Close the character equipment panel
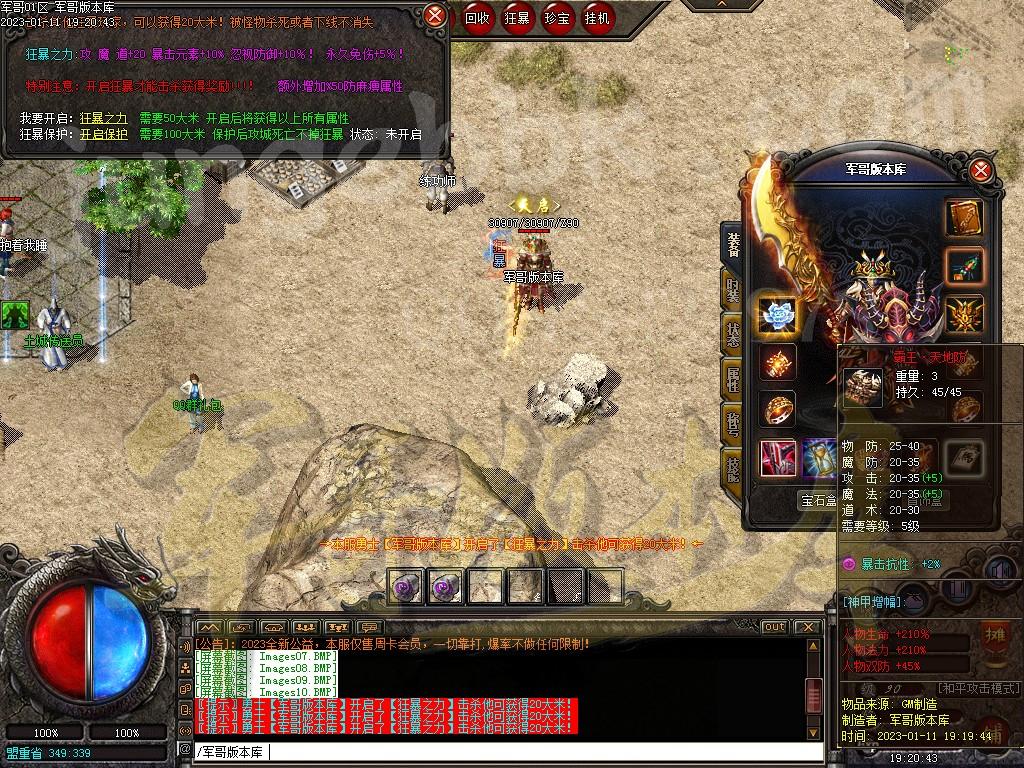The image size is (1024, 768). 981,170
